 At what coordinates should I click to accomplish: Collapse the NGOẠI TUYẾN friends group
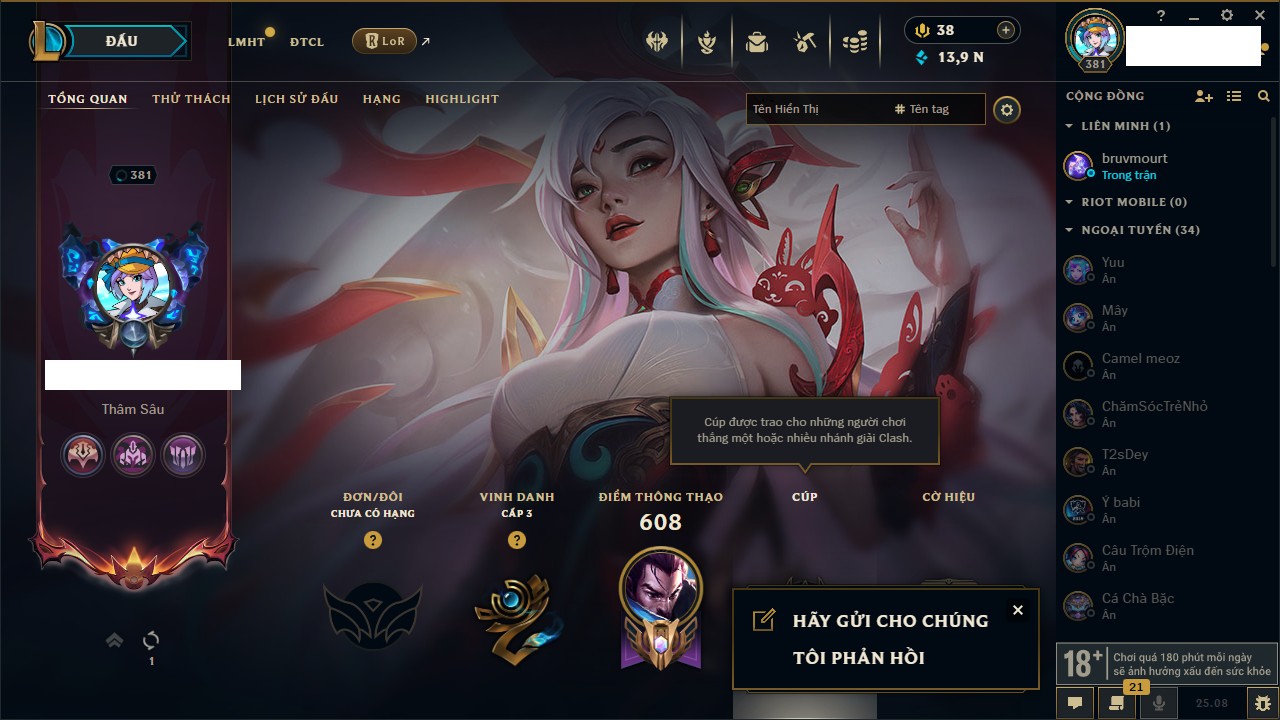click(x=1069, y=230)
